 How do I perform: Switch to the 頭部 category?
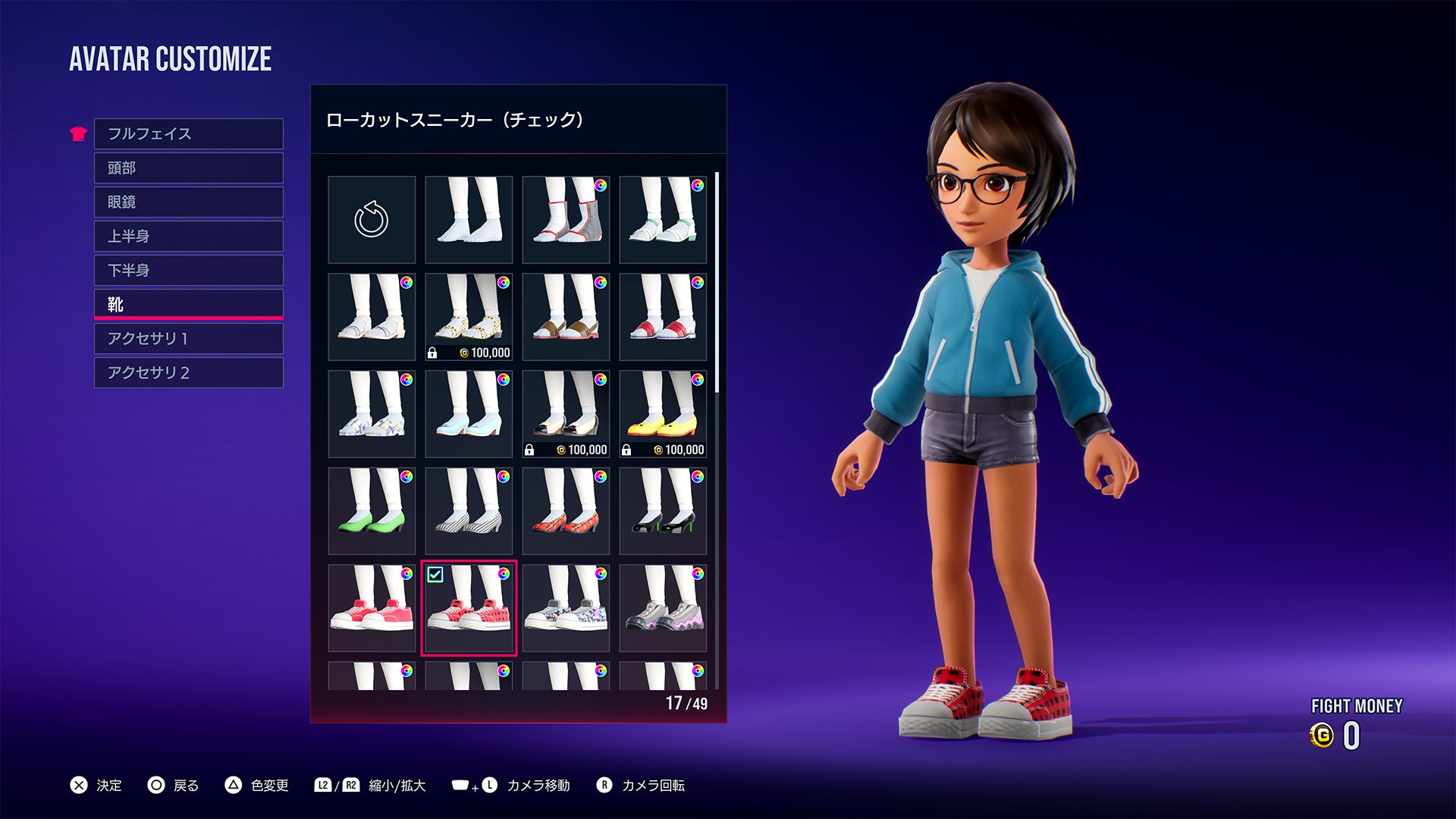tap(188, 168)
